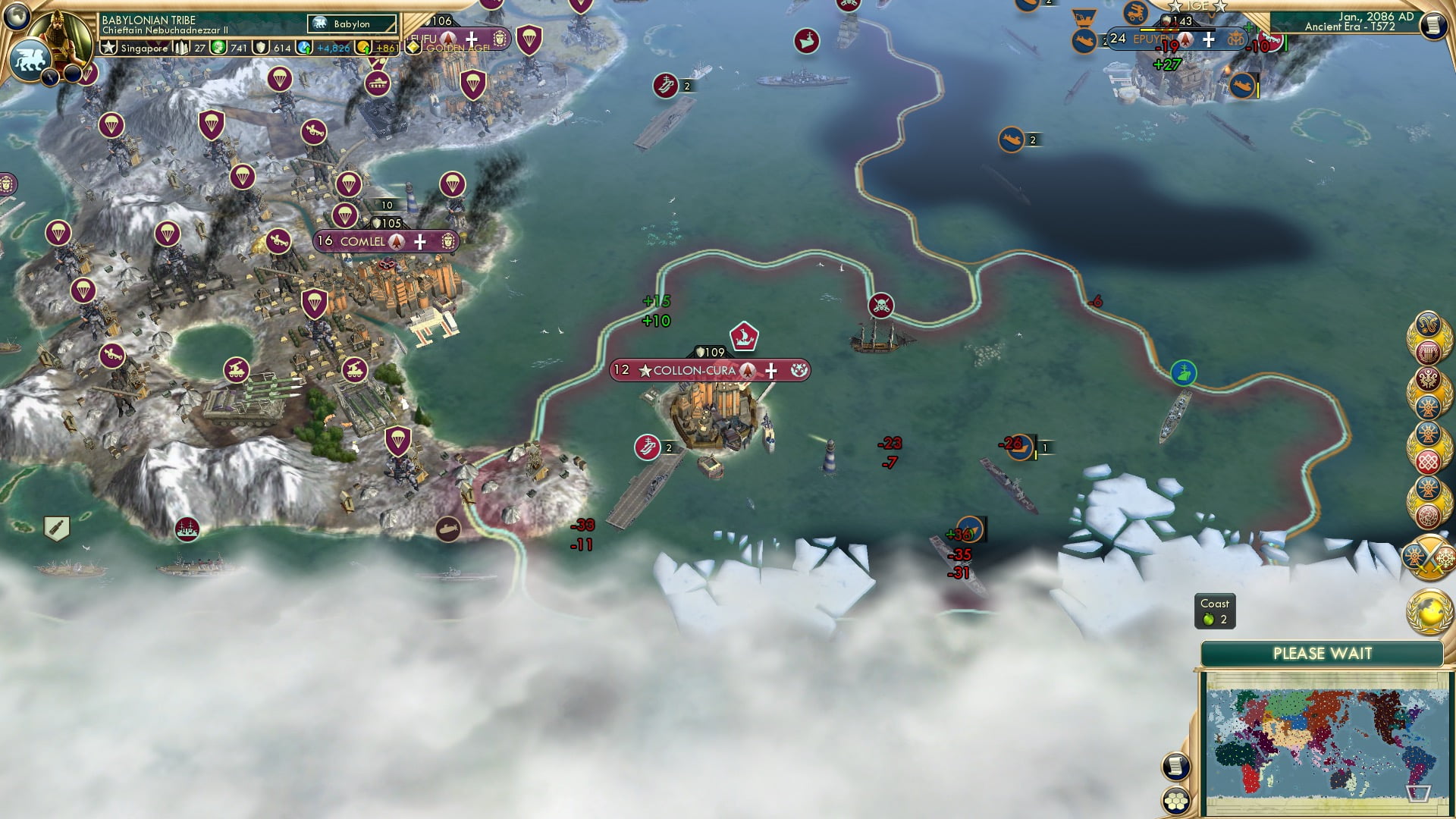1456x819 pixels.
Task: Toggle the notification scroll icon near the minimap
Action: [1174, 766]
